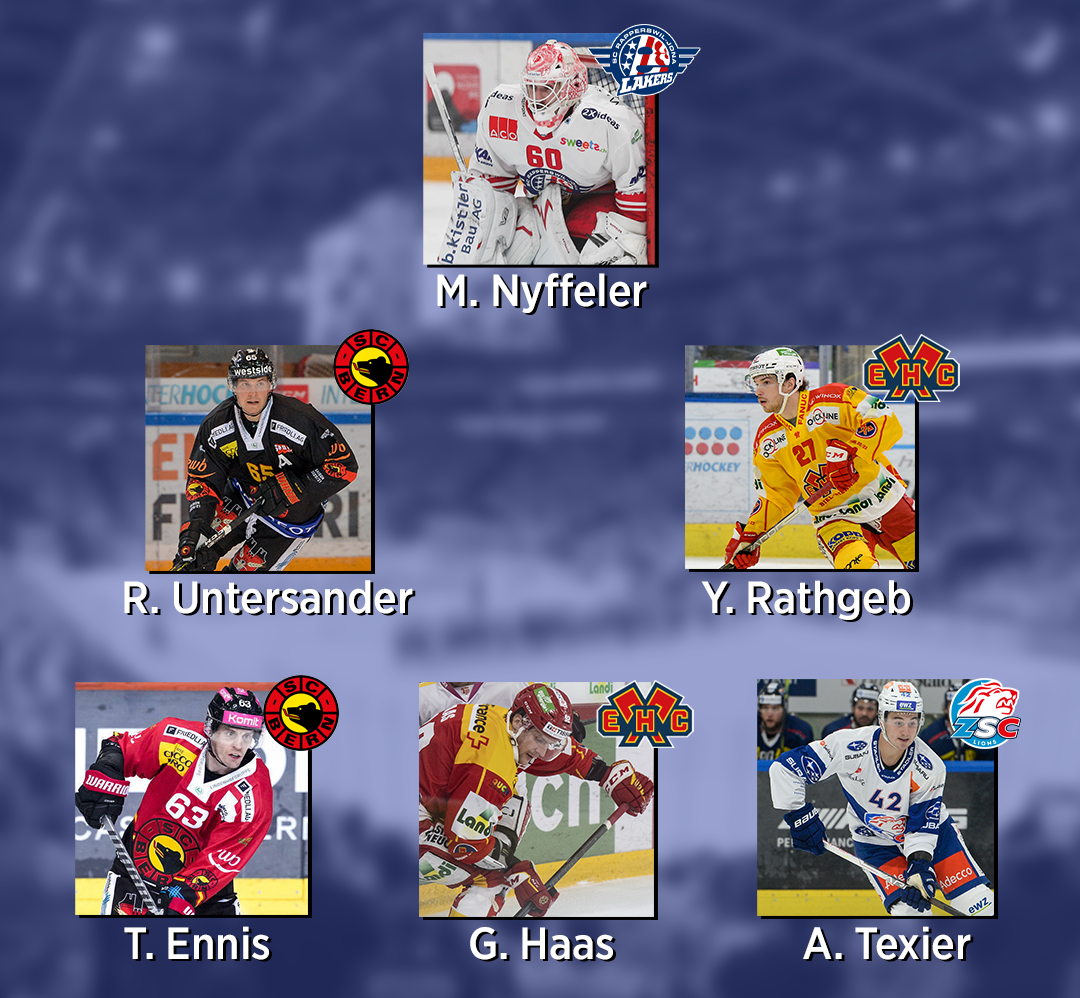Click the EHC logo on Rathgeb's card
Screen dimensions: 1080x998
click(x=910, y=368)
